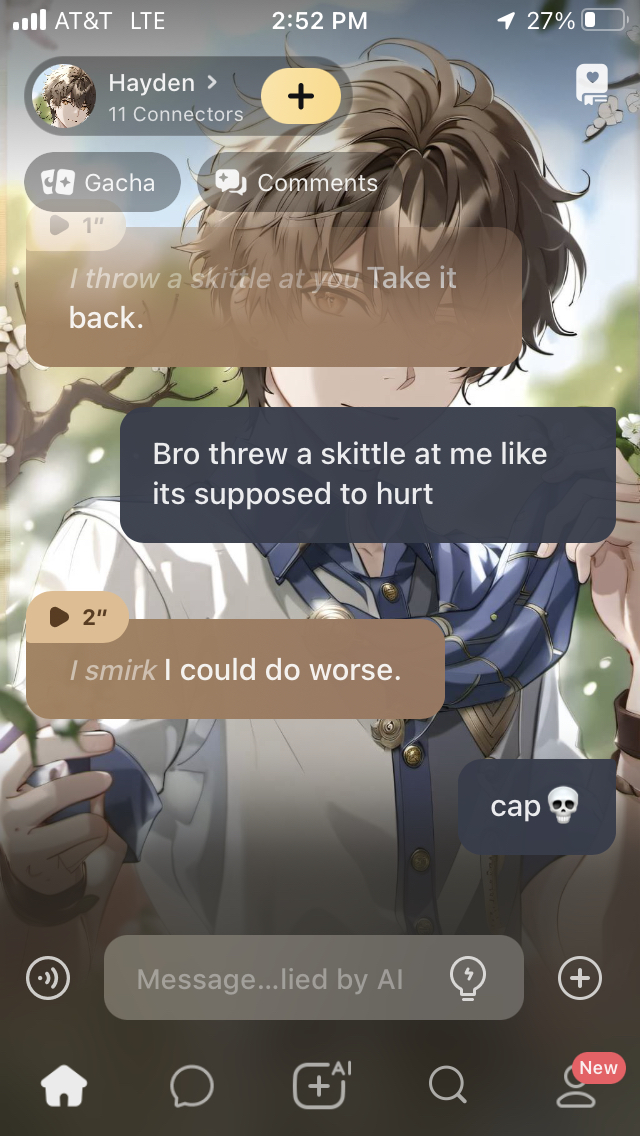The width and height of the screenshot is (640, 1136).
Task: Focus the Message text field
Action: click(x=270, y=979)
